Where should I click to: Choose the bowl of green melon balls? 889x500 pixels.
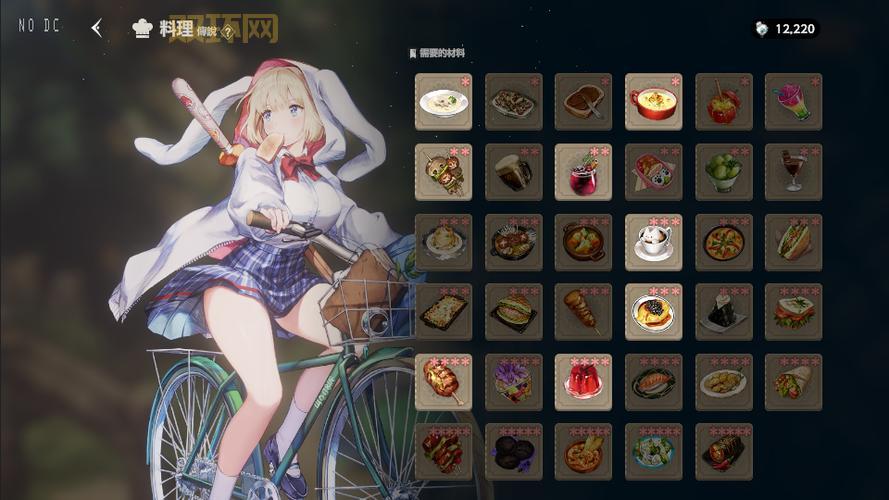723,172
